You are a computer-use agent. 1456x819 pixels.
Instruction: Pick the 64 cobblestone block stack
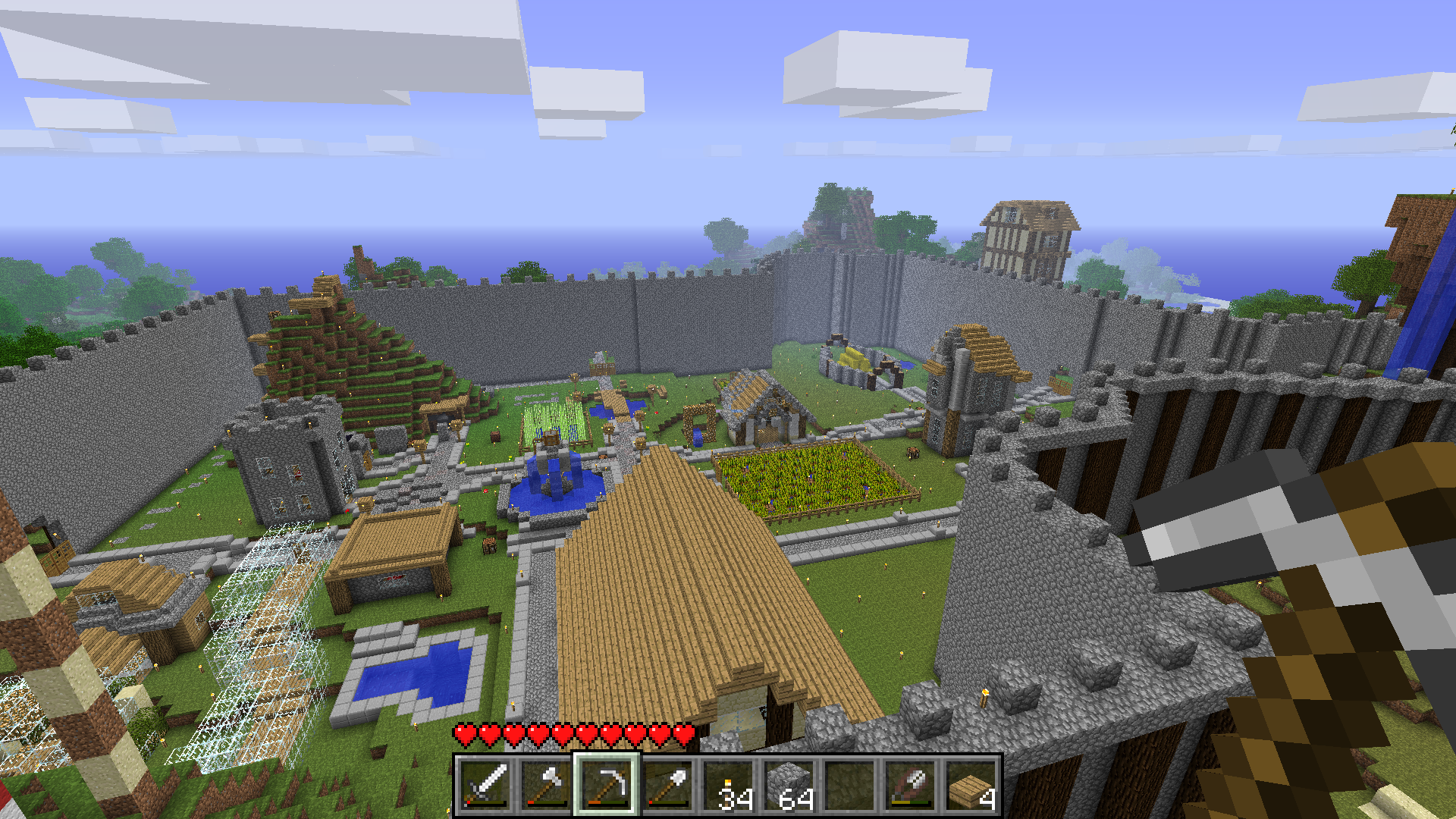pos(789,785)
